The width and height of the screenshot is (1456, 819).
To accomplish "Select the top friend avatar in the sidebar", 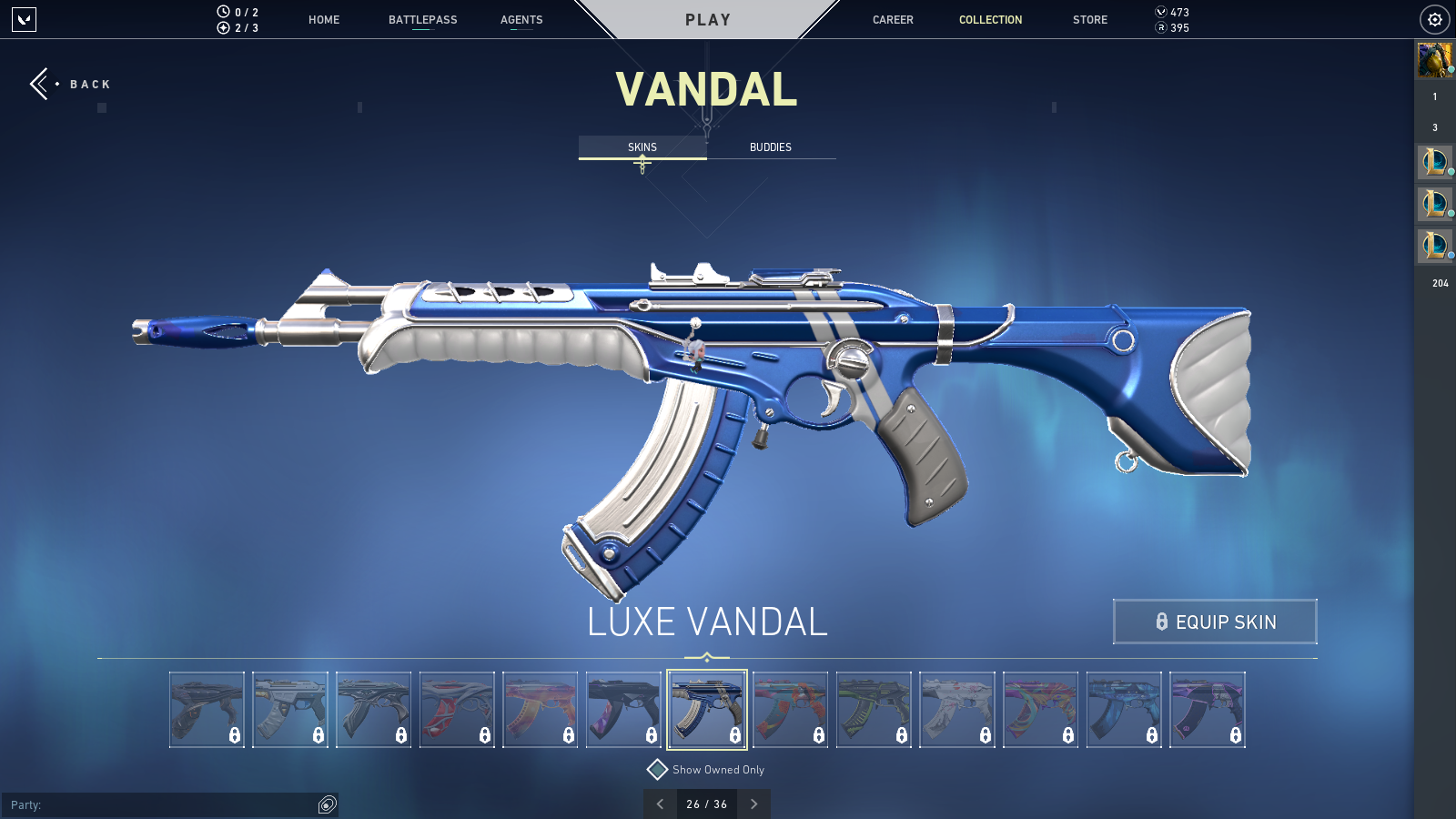I will point(1434,60).
